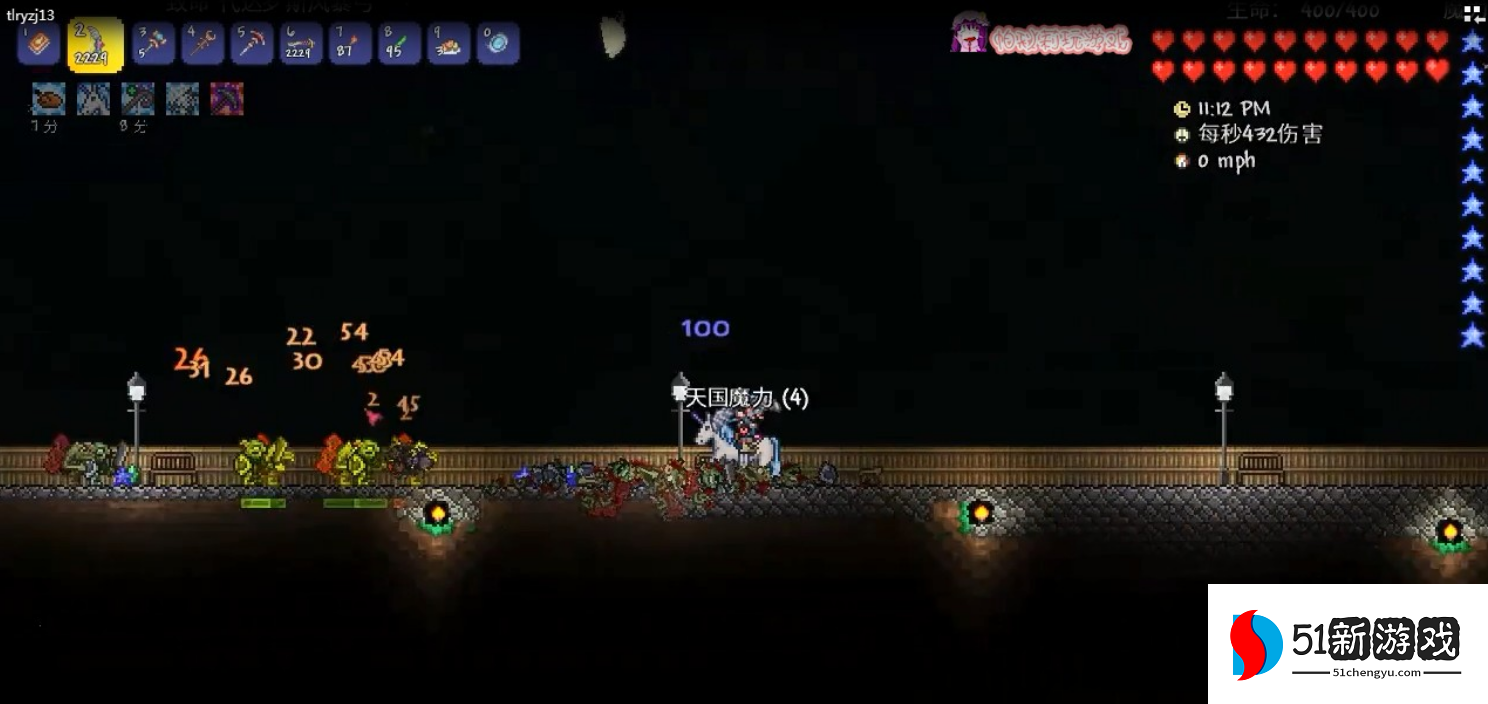Choose the green glowstick stack of 95
Screen dimensions: 1488x704
pyautogui.click(x=399, y=44)
